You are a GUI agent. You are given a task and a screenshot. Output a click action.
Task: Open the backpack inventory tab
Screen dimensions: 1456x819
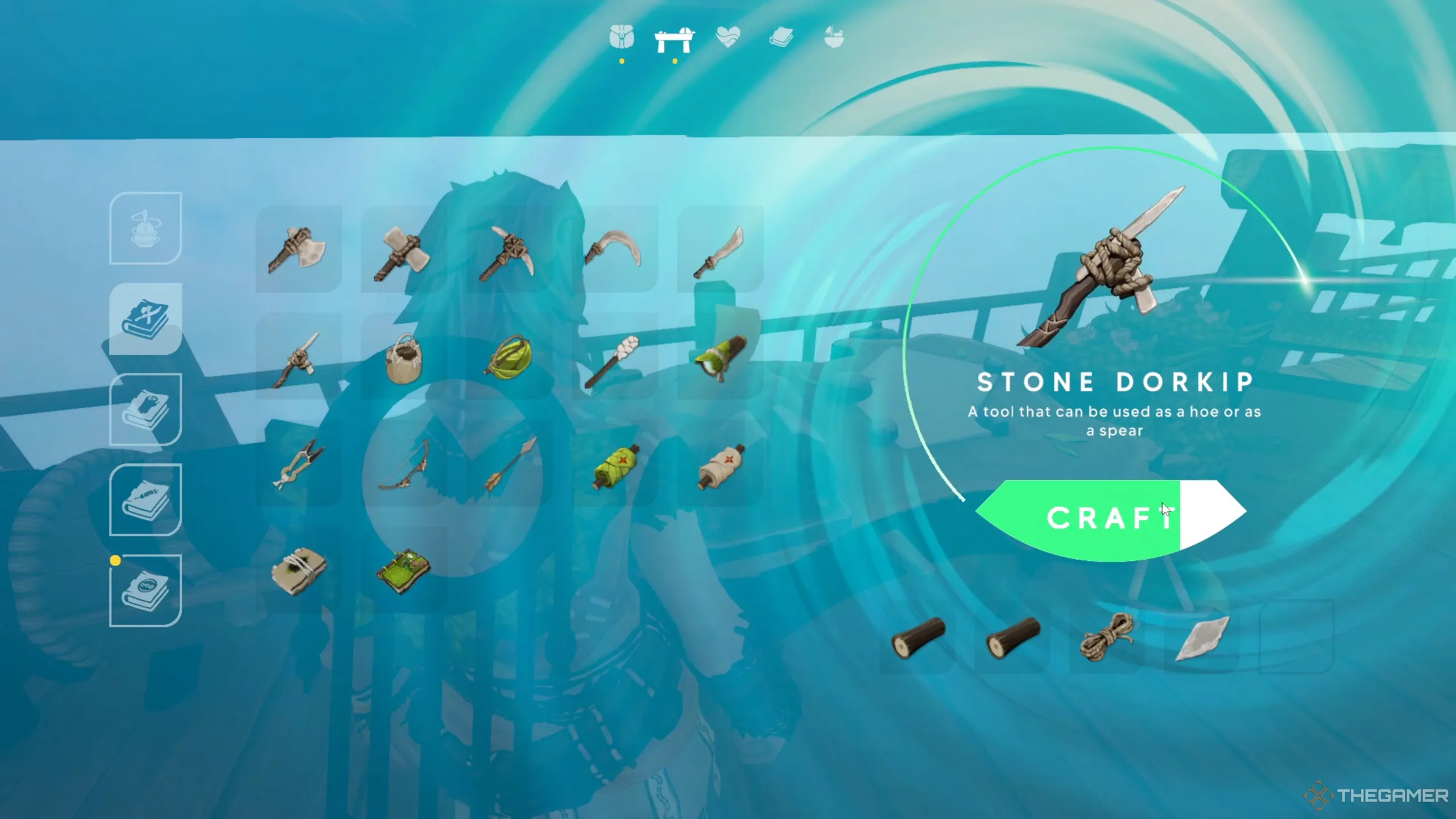(x=622, y=38)
